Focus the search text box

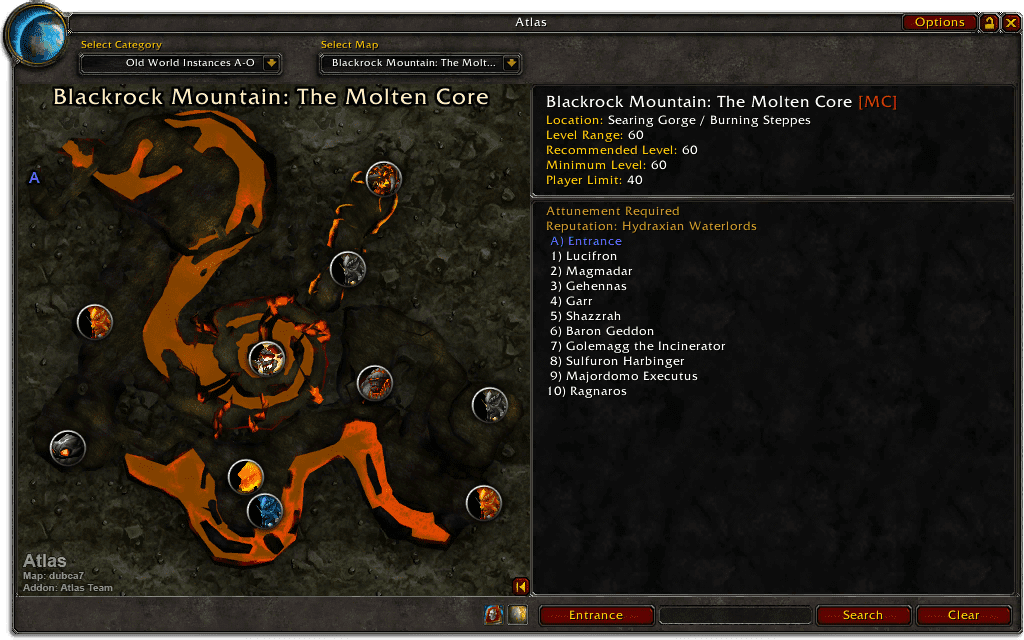[x=735, y=615]
